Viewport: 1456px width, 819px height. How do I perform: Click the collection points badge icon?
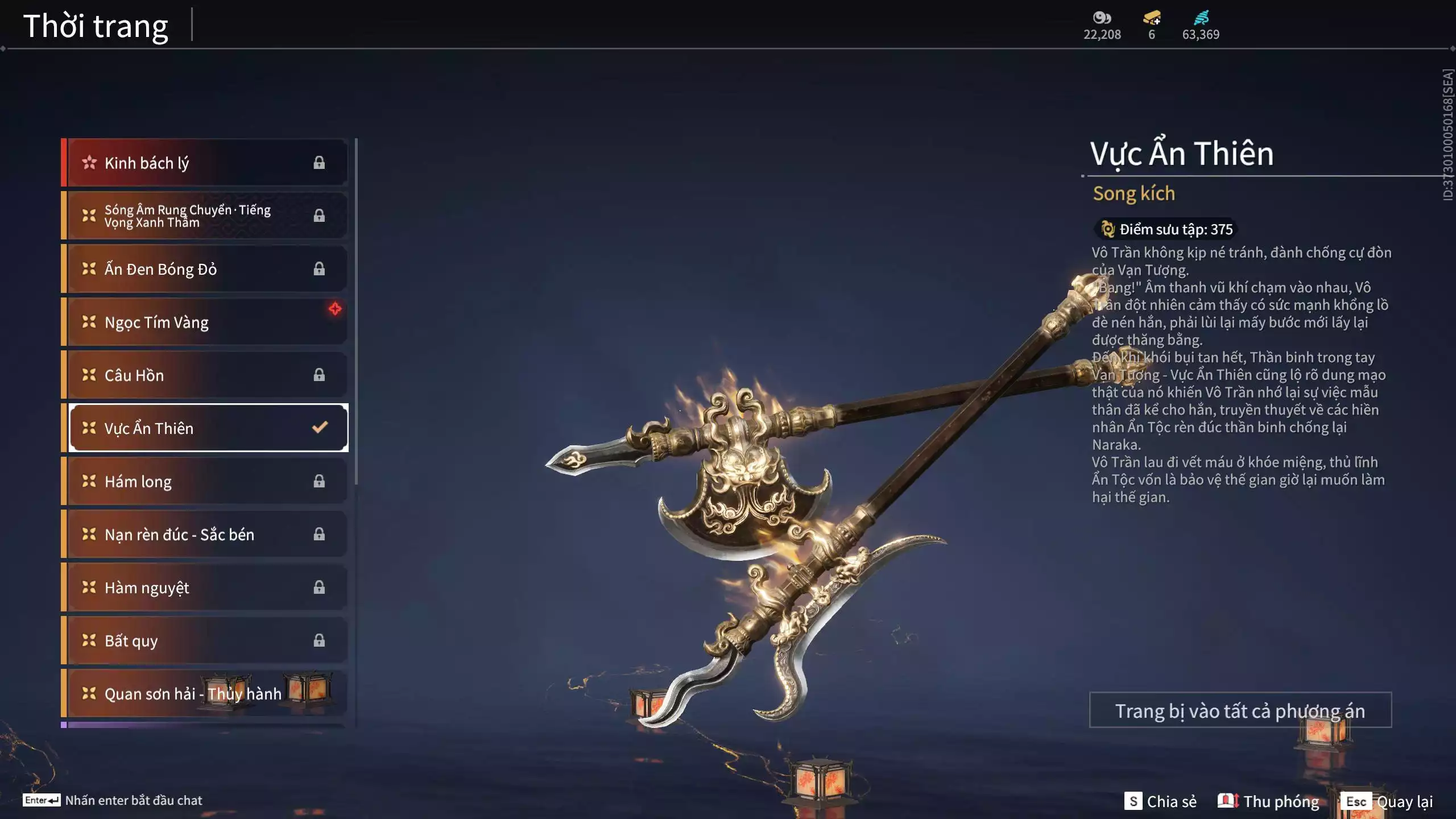click(1107, 230)
